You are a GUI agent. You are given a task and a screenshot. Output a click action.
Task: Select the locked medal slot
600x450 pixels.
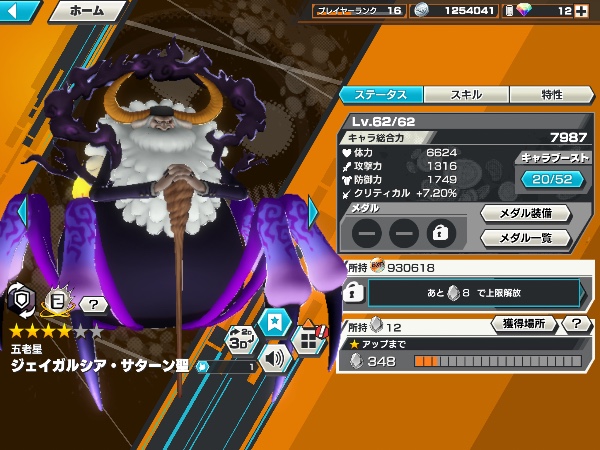tap(440, 233)
